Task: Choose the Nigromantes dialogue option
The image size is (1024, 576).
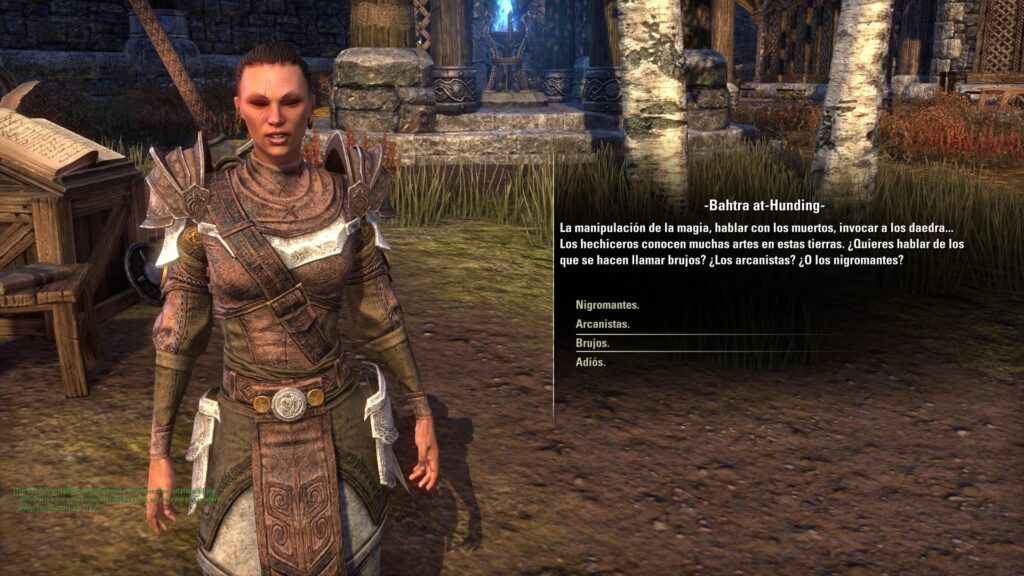Action: tap(607, 305)
